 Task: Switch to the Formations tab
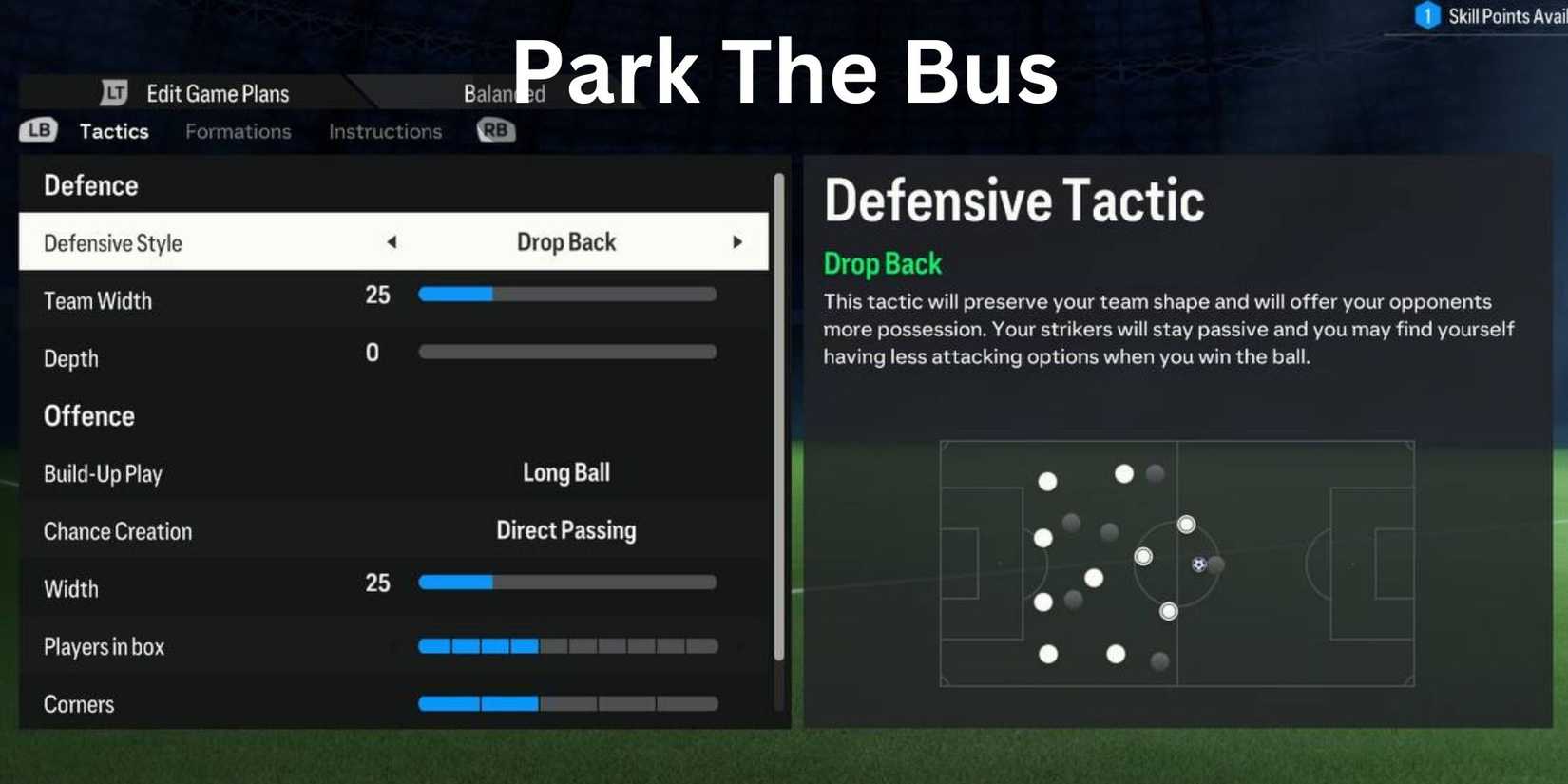[x=238, y=130]
